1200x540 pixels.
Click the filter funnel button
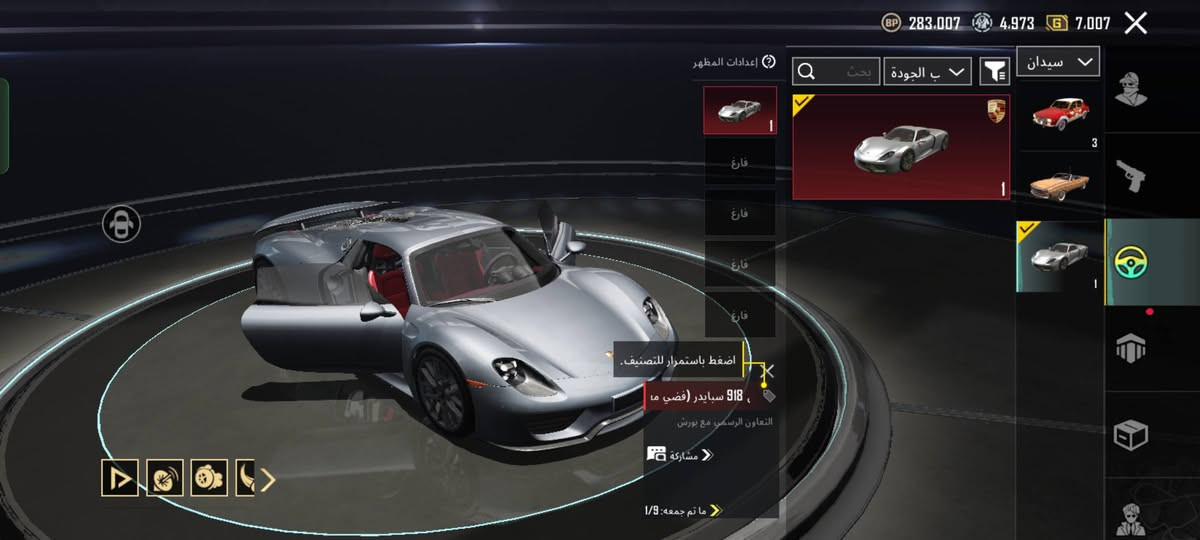(994, 71)
